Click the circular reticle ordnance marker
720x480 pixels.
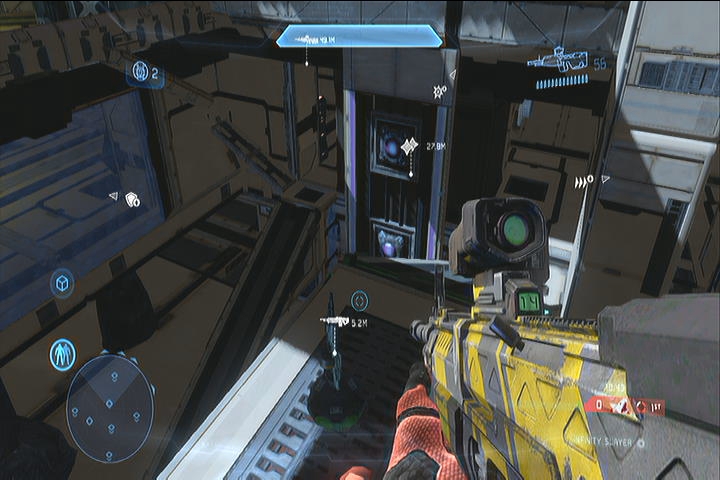(359, 300)
